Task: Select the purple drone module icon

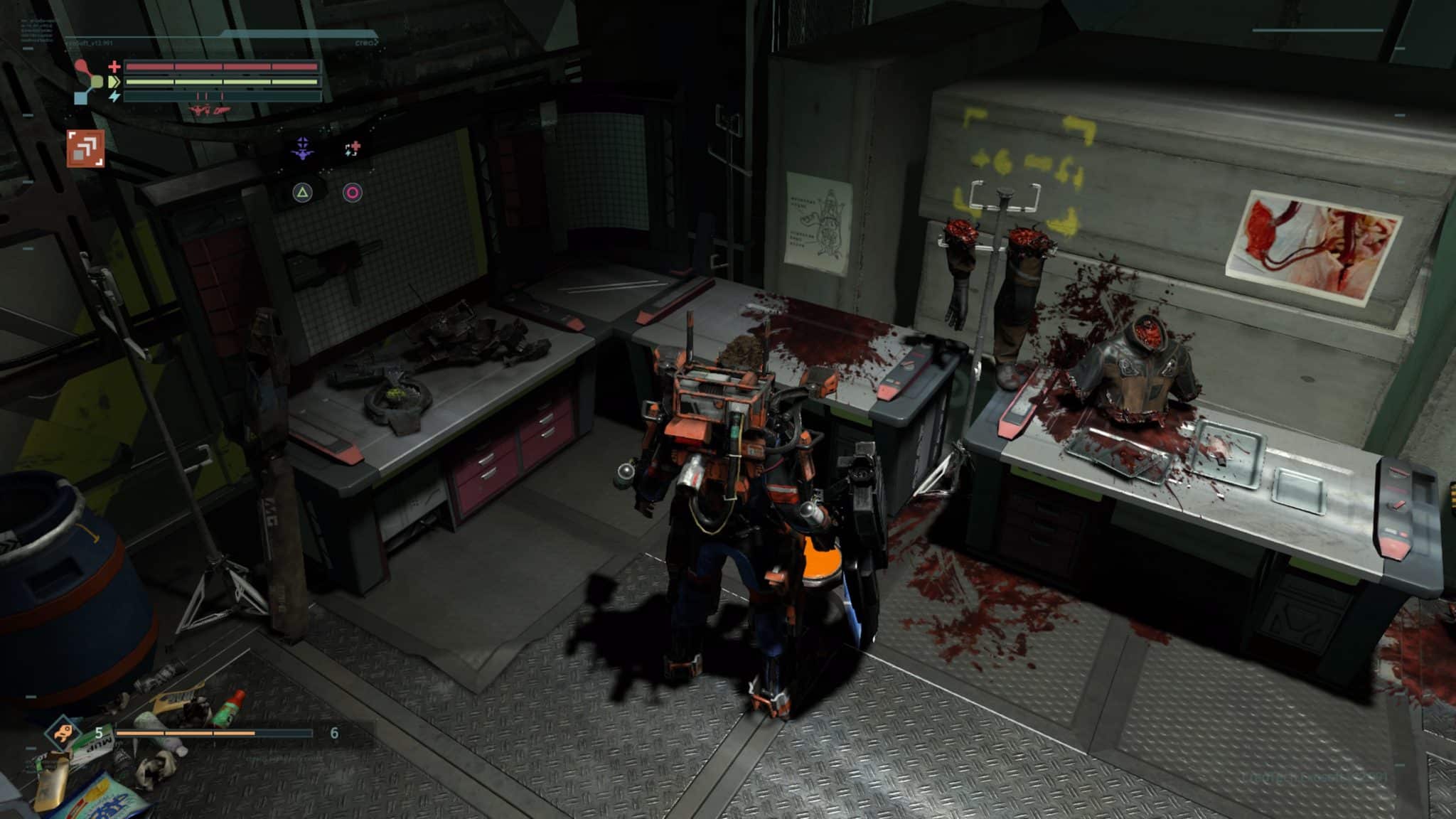Action: tap(304, 149)
